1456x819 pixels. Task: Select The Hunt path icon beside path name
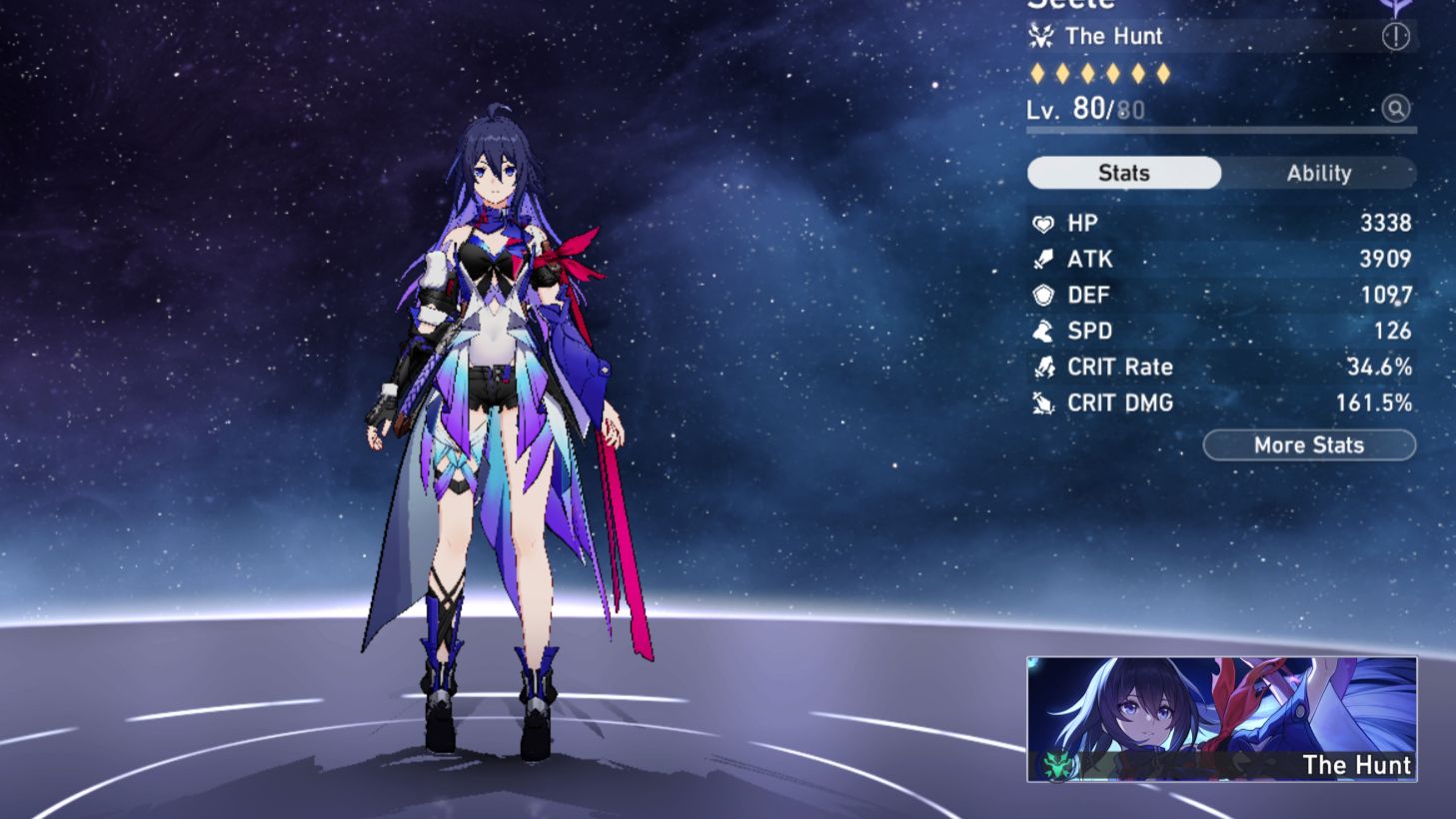(x=1041, y=36)
